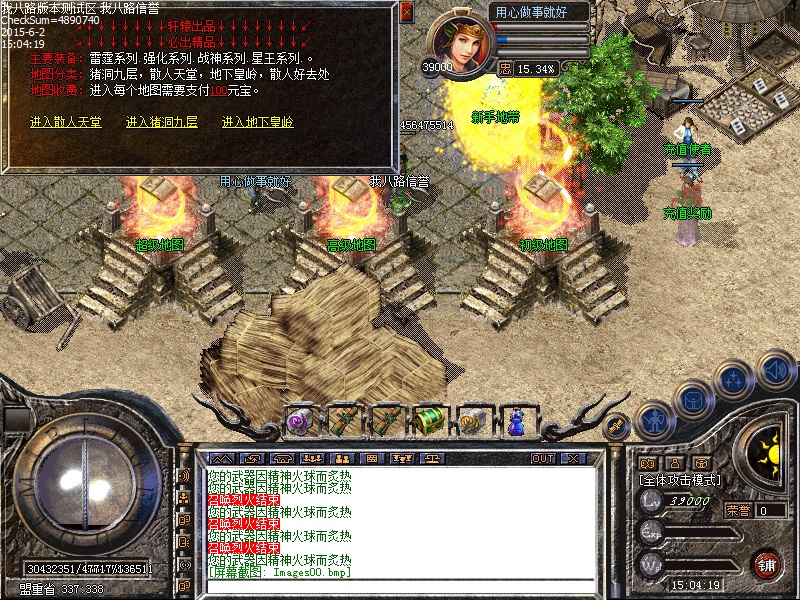Open the character figure round button
This screenshot has width=800, height=600.
tap(653, 421)
